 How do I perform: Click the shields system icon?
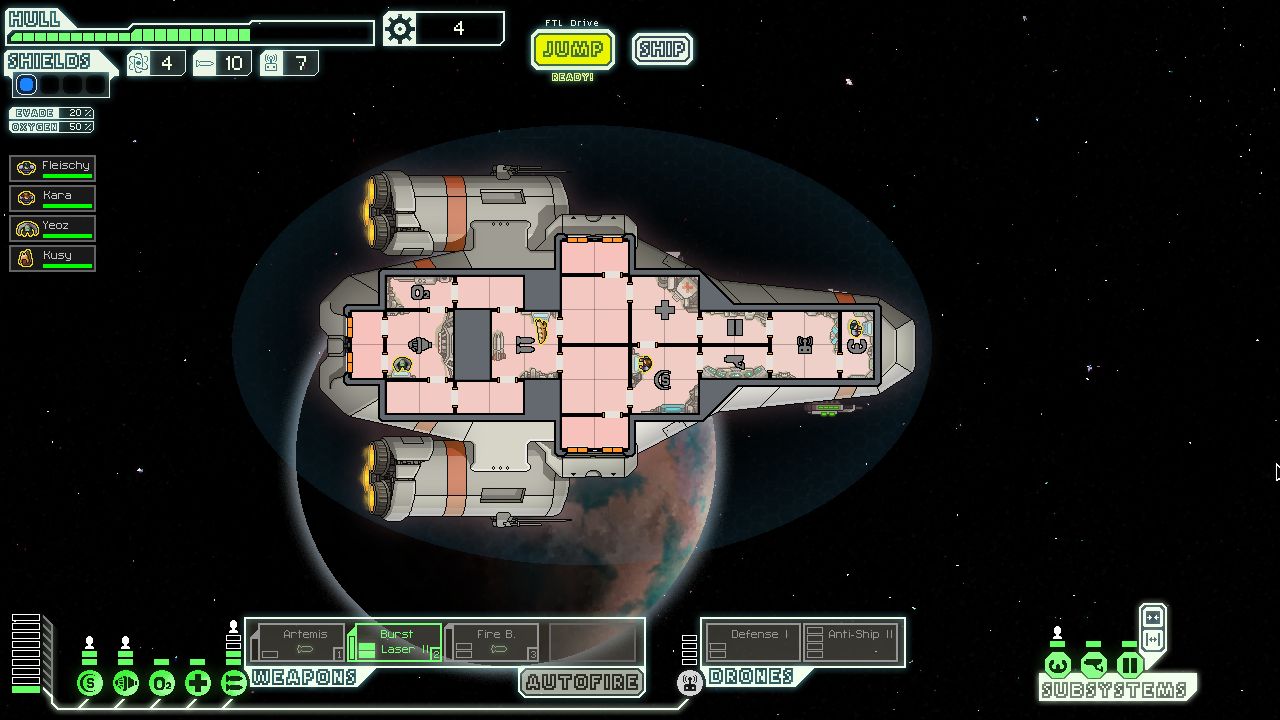click(90, 684)
